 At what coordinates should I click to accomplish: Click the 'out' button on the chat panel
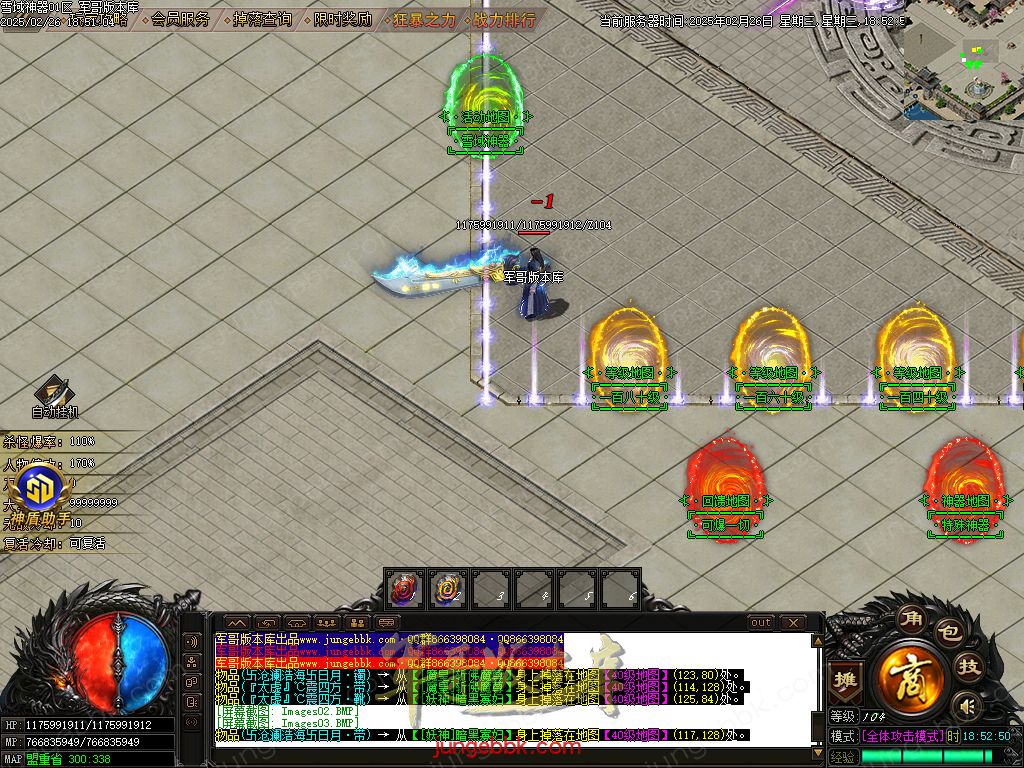tap(761, 622)
